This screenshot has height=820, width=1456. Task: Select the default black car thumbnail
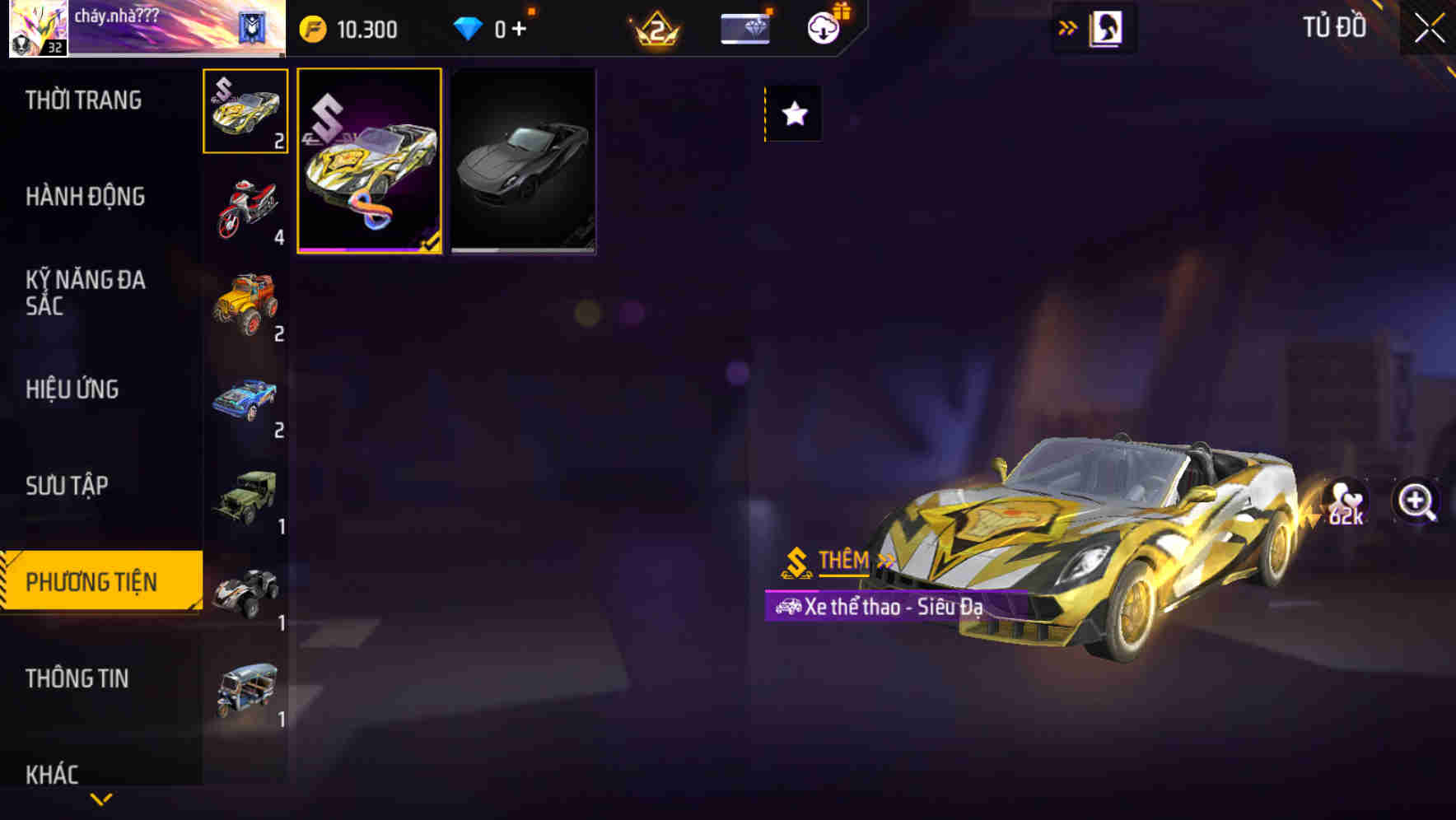pyautogui.click(x=522, y=161)
